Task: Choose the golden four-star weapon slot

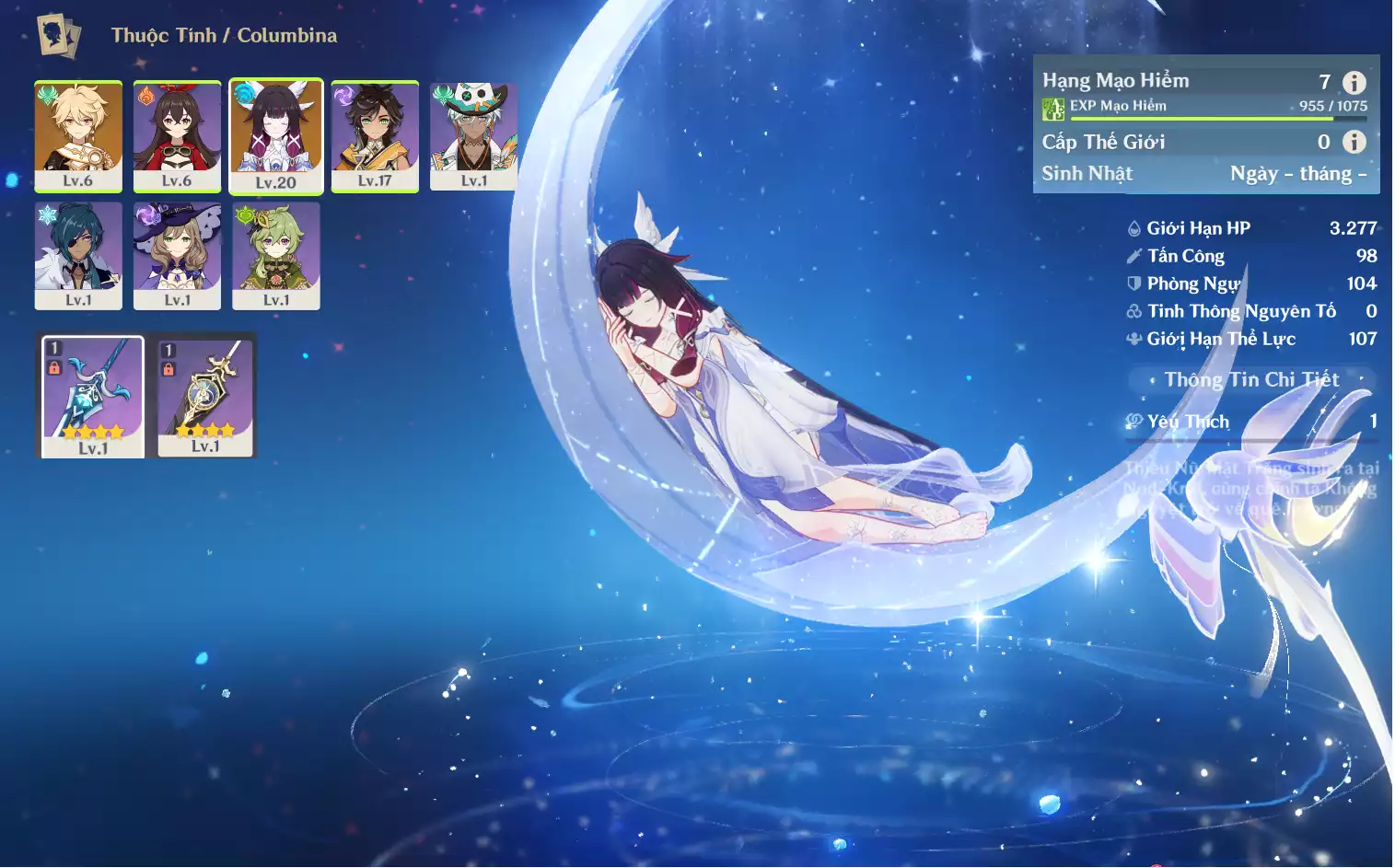Action: (x=205, y=396)
